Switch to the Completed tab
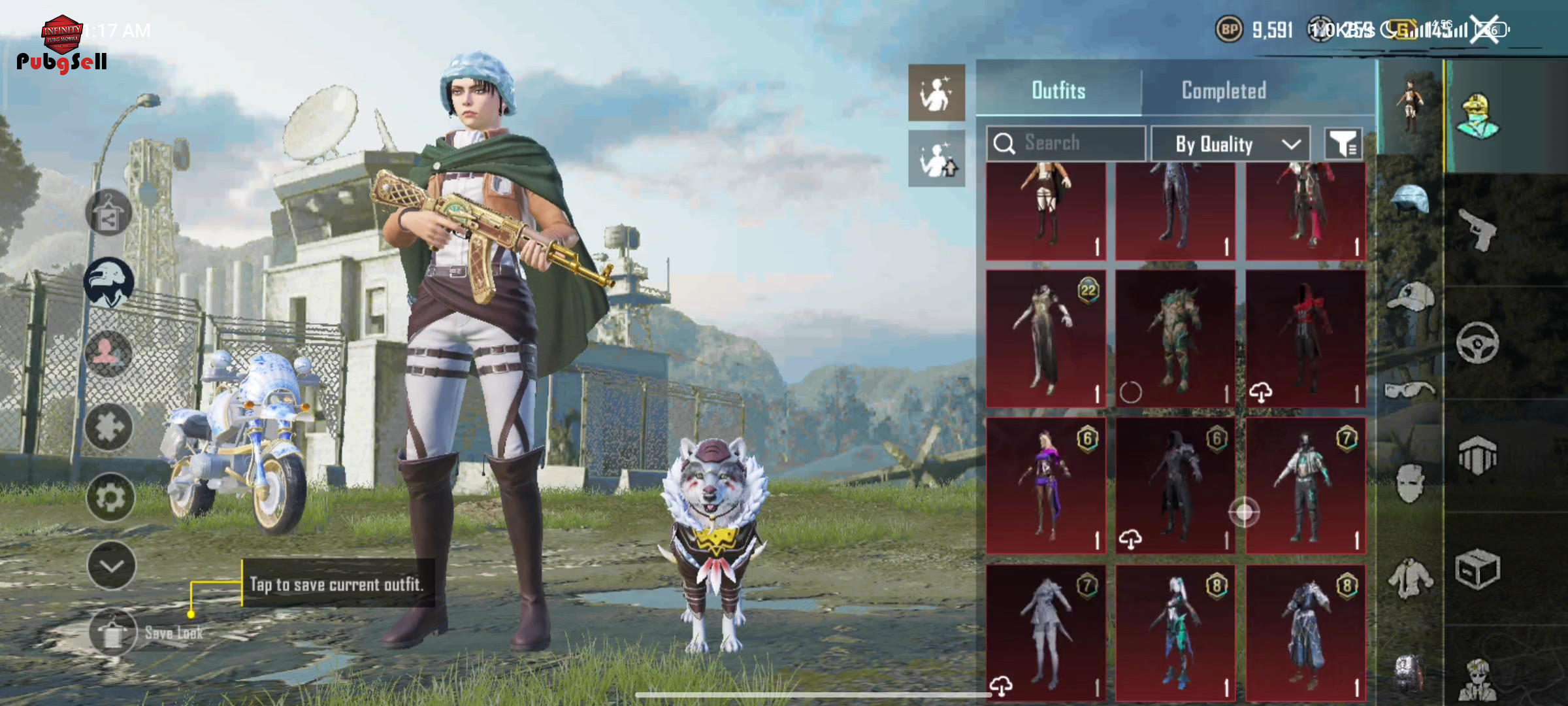This screenshot has width=1568, height=706. (1224, 90)
